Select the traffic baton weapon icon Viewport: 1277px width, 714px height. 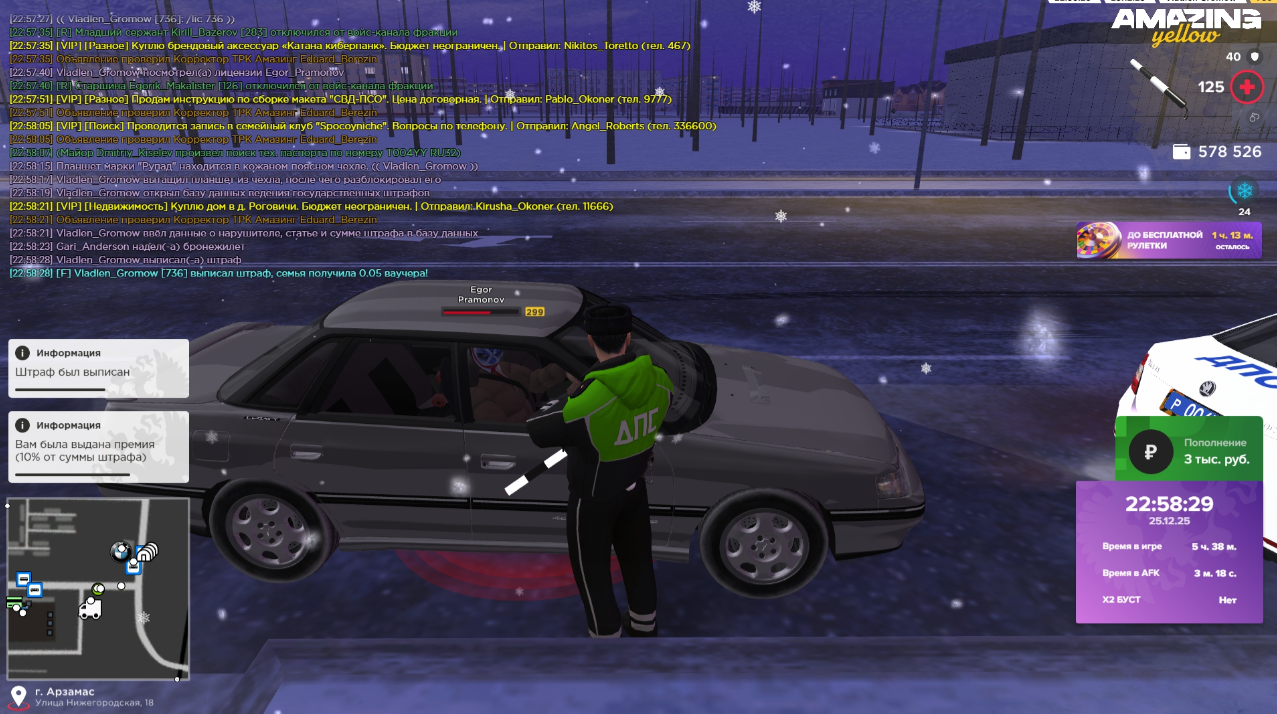1156,82
